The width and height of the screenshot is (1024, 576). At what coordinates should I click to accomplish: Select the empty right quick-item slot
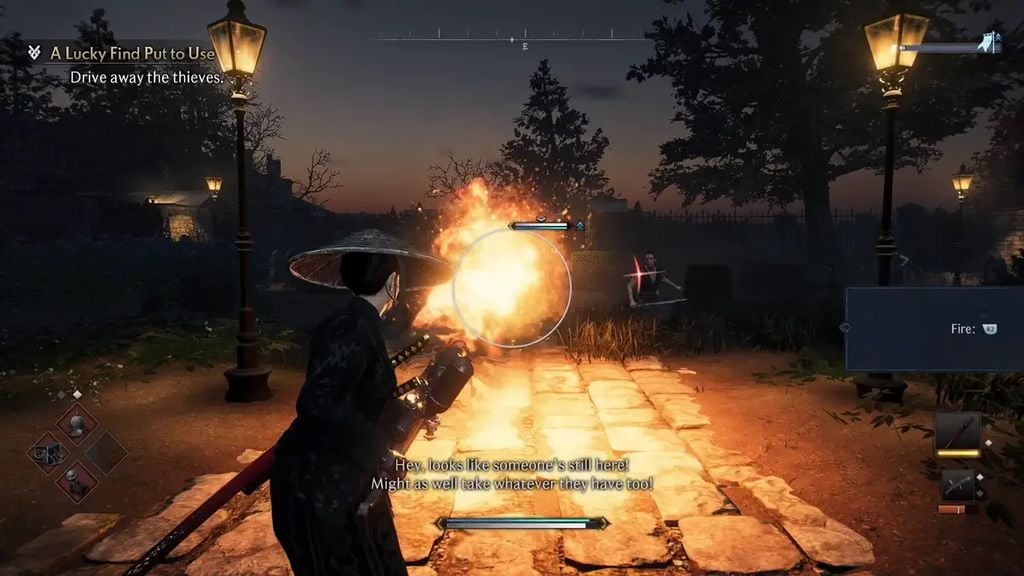pyautogui.click(x=105, y=452)
